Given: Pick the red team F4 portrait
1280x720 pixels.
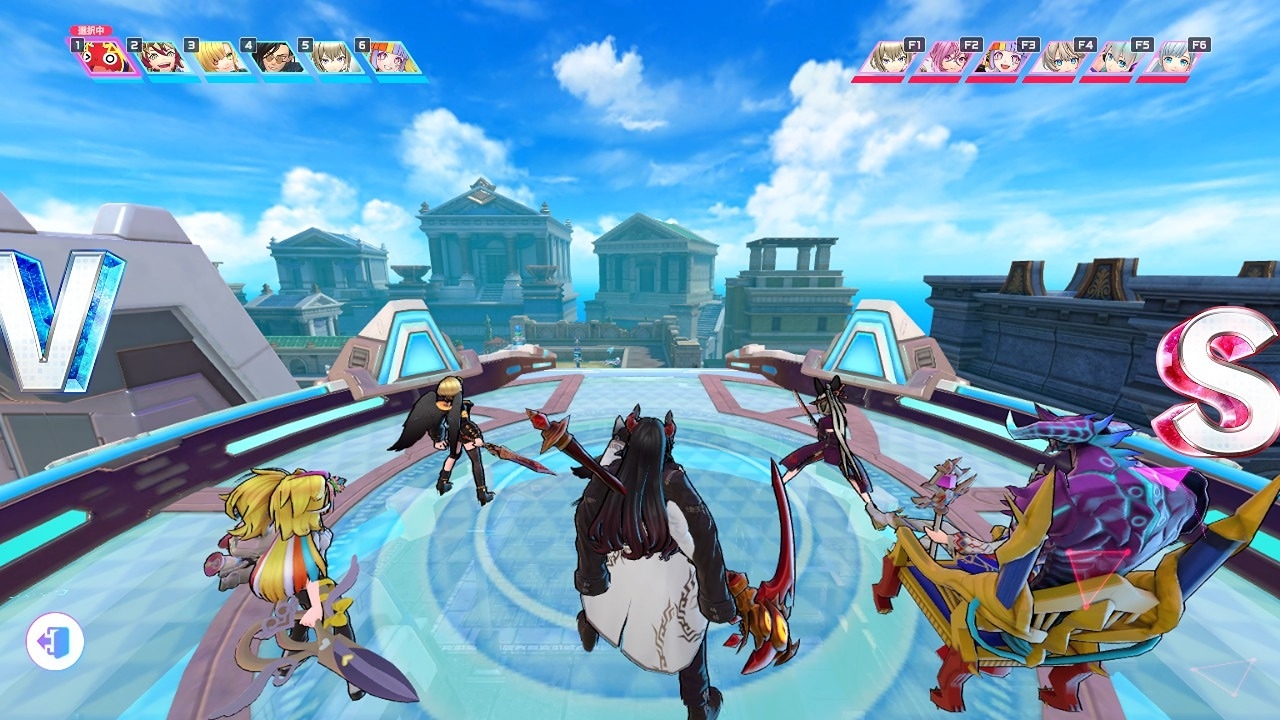Looking at the screenshot, I should pos(1059,58).
